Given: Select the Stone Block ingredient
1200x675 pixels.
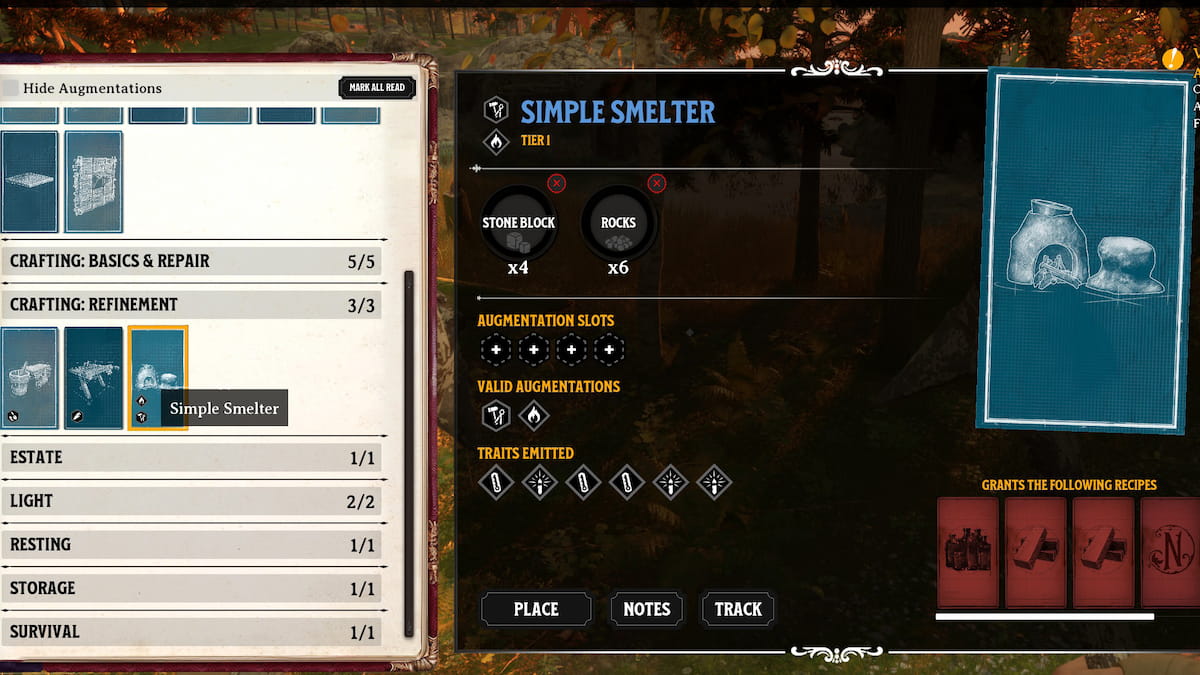Looking at the screenshot, I should (518, 224).
